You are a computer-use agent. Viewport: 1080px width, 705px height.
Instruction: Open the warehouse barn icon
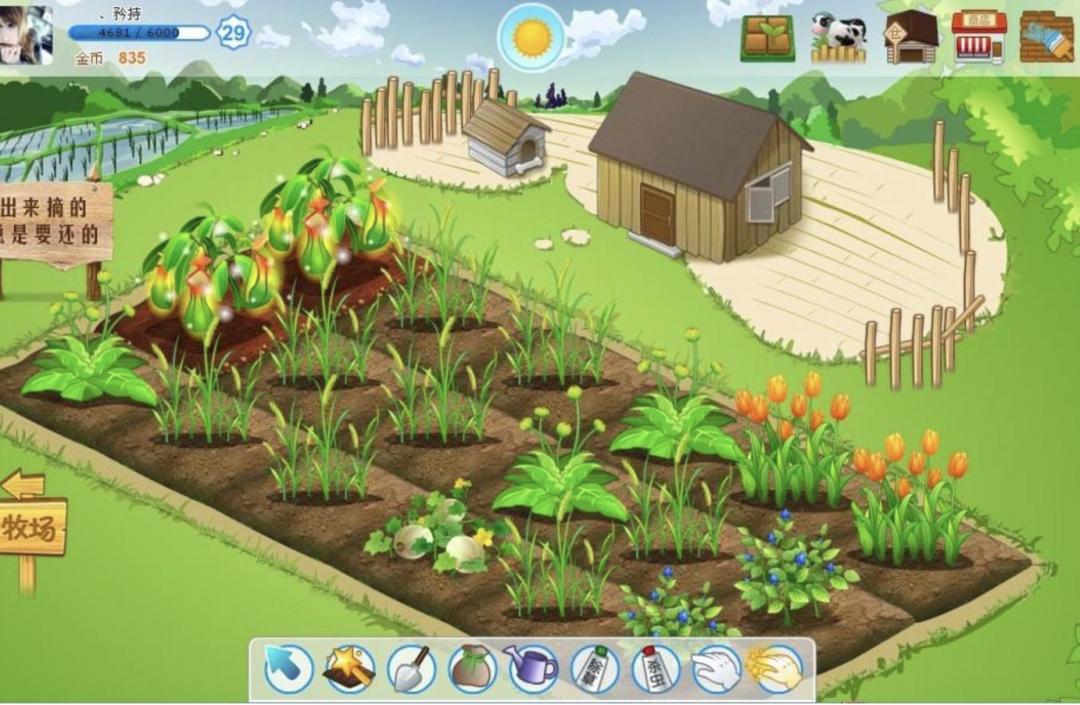pyautogui.click(x=910, y=38)
